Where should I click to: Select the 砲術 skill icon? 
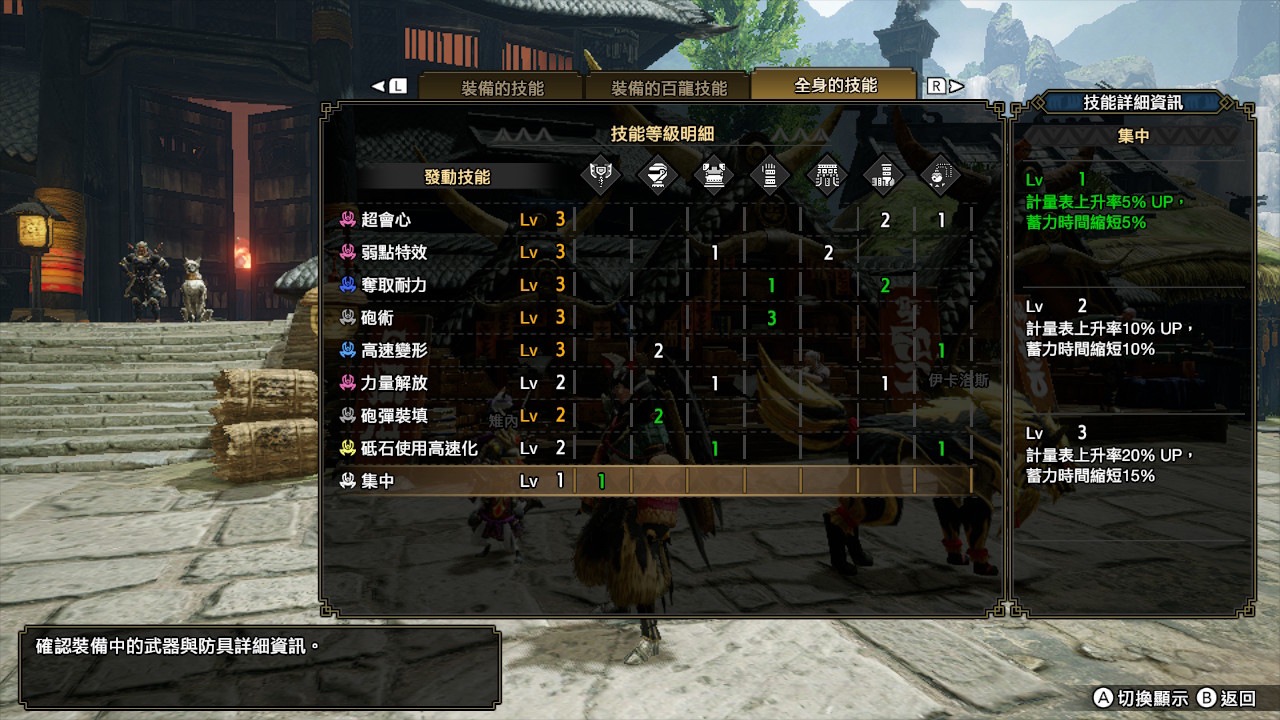click(347, 318)
